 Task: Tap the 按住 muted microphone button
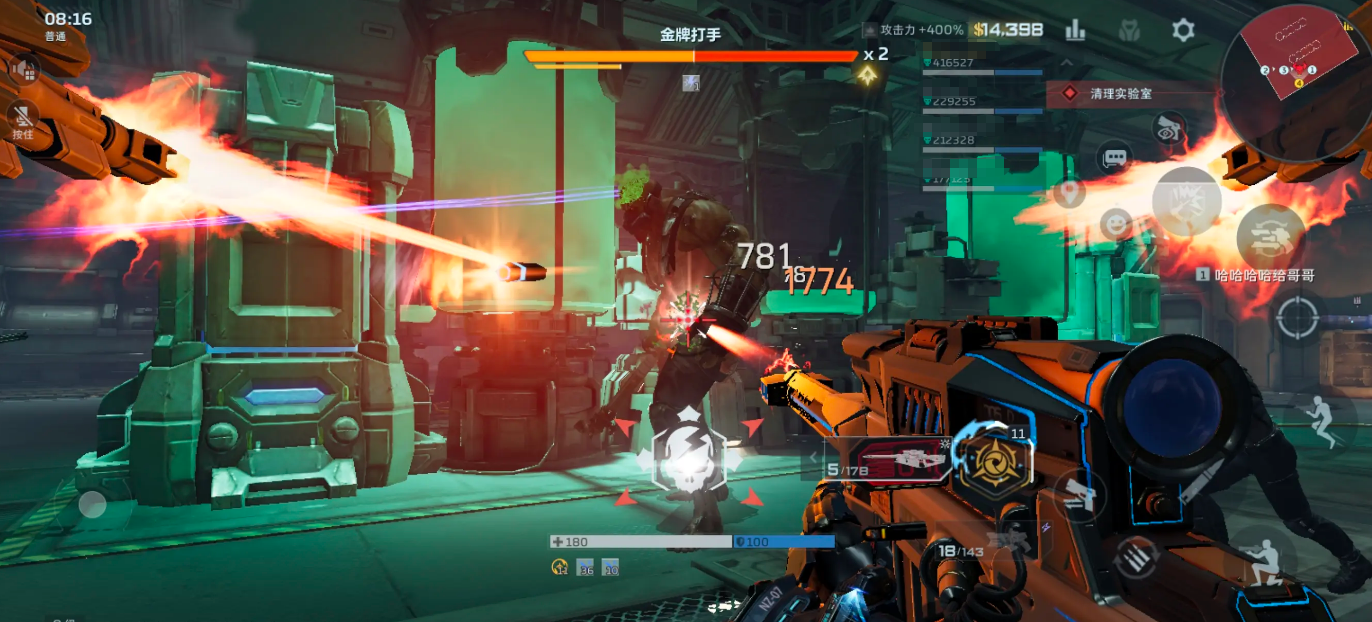(x=22, y=122)
